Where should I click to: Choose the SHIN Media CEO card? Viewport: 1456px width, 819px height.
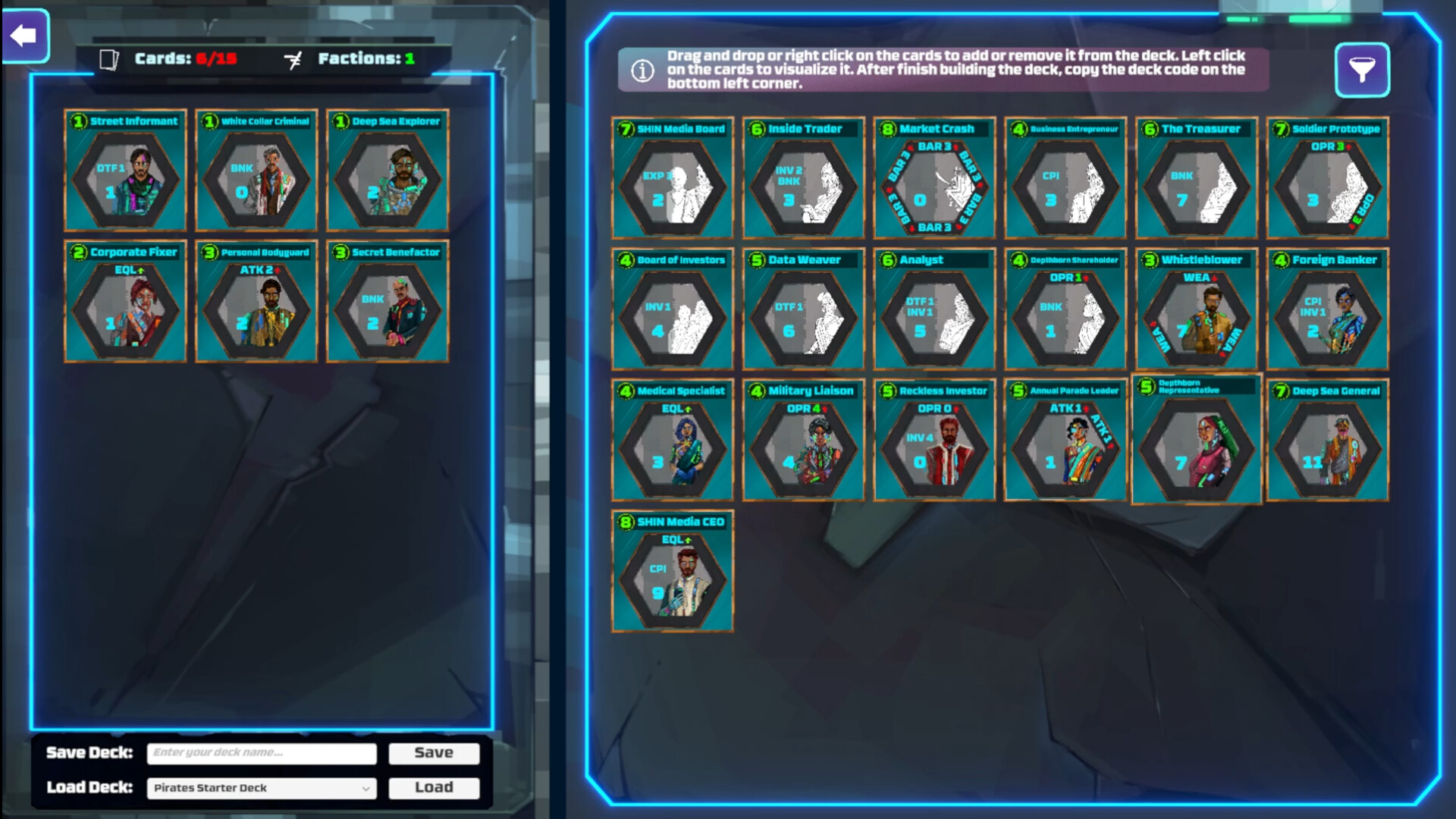click(x=673, y=572)
